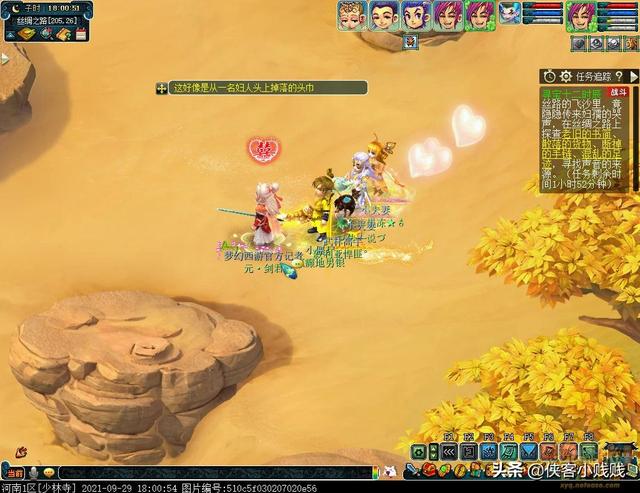The image size is (640, 493).
Task: Click the small buff icon below party portraits
Action: tap(411, 42)
